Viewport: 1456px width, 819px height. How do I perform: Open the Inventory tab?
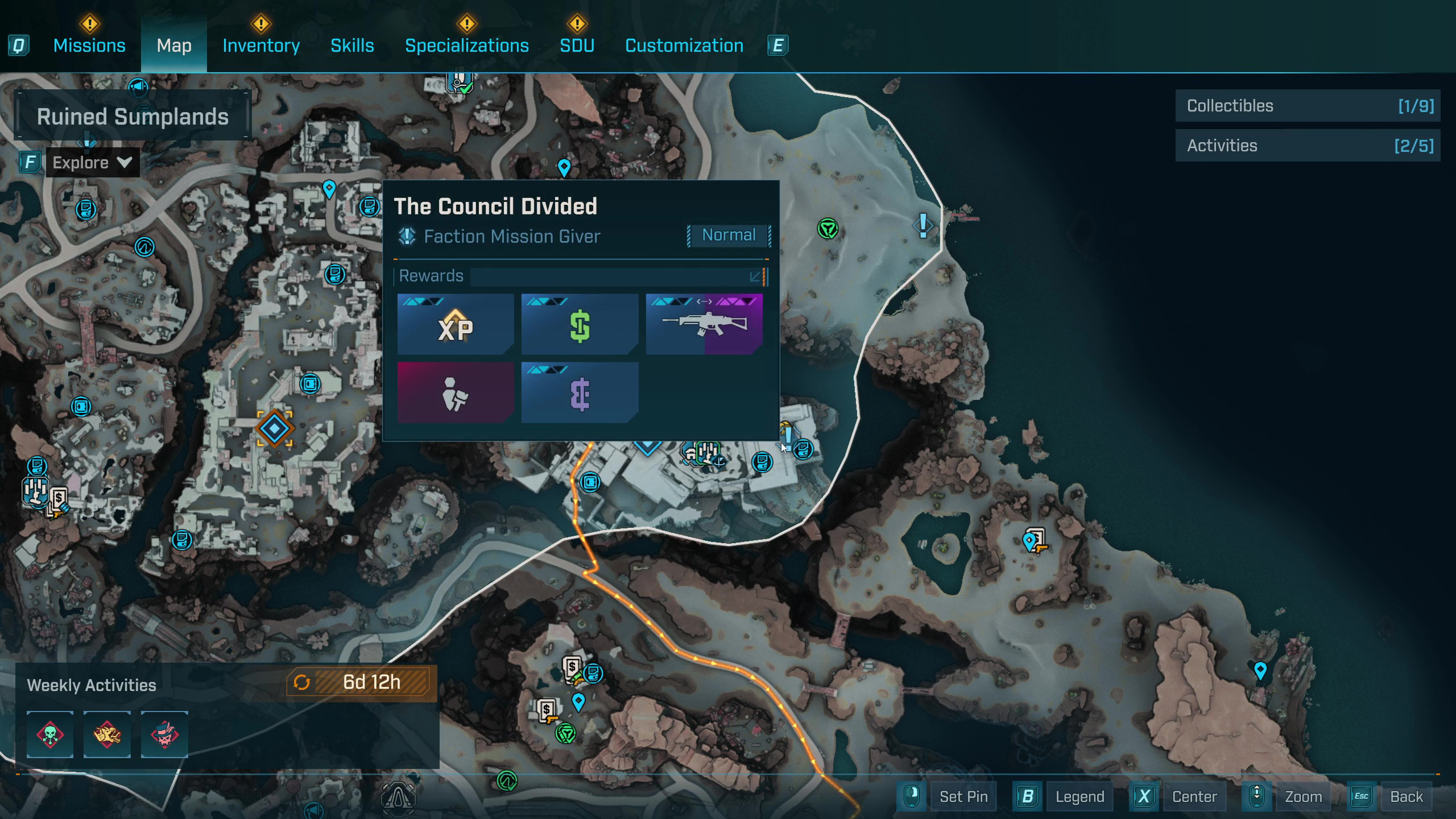coord(261,45)
